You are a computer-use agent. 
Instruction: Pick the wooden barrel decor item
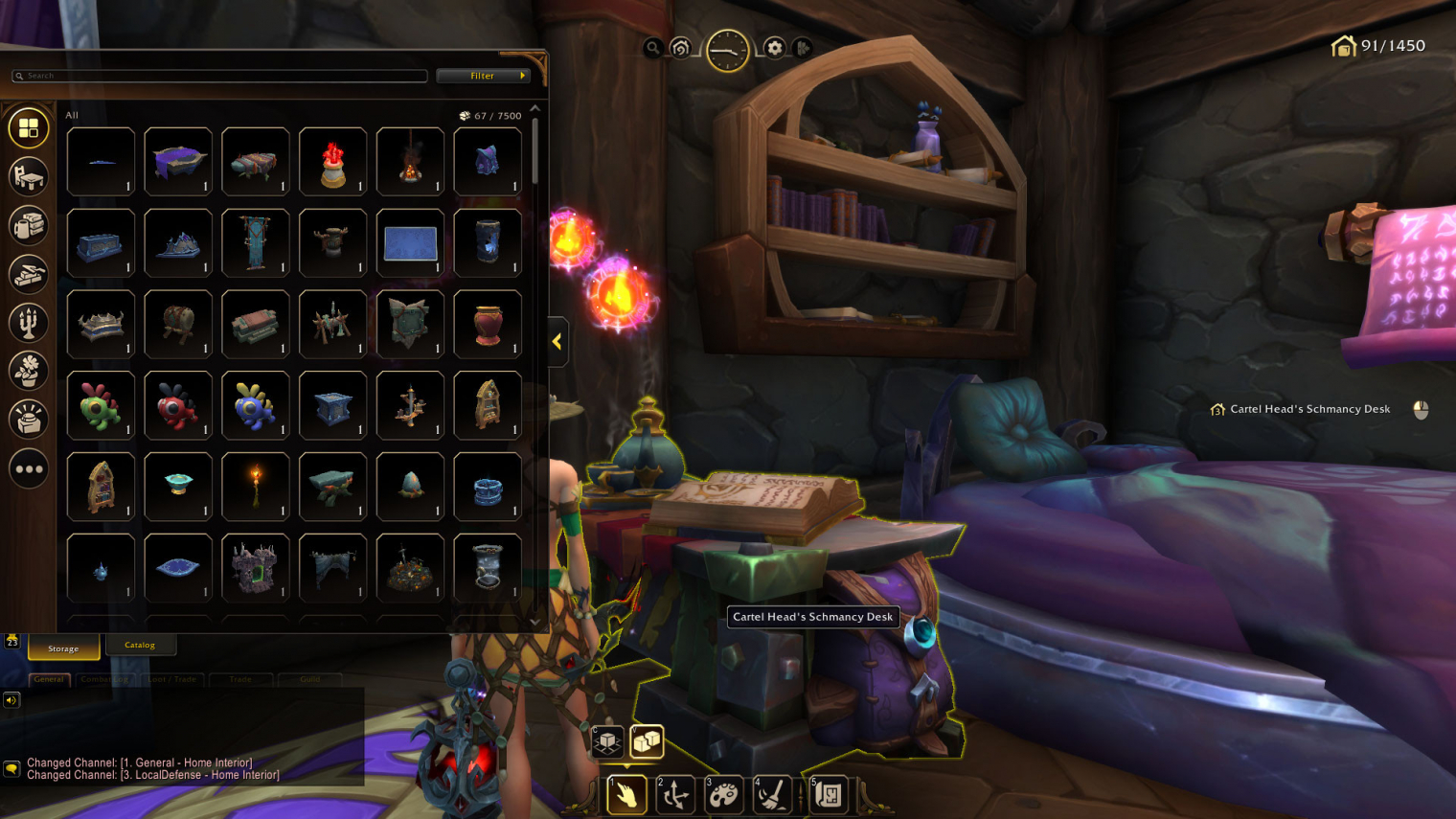coord(178,325)
